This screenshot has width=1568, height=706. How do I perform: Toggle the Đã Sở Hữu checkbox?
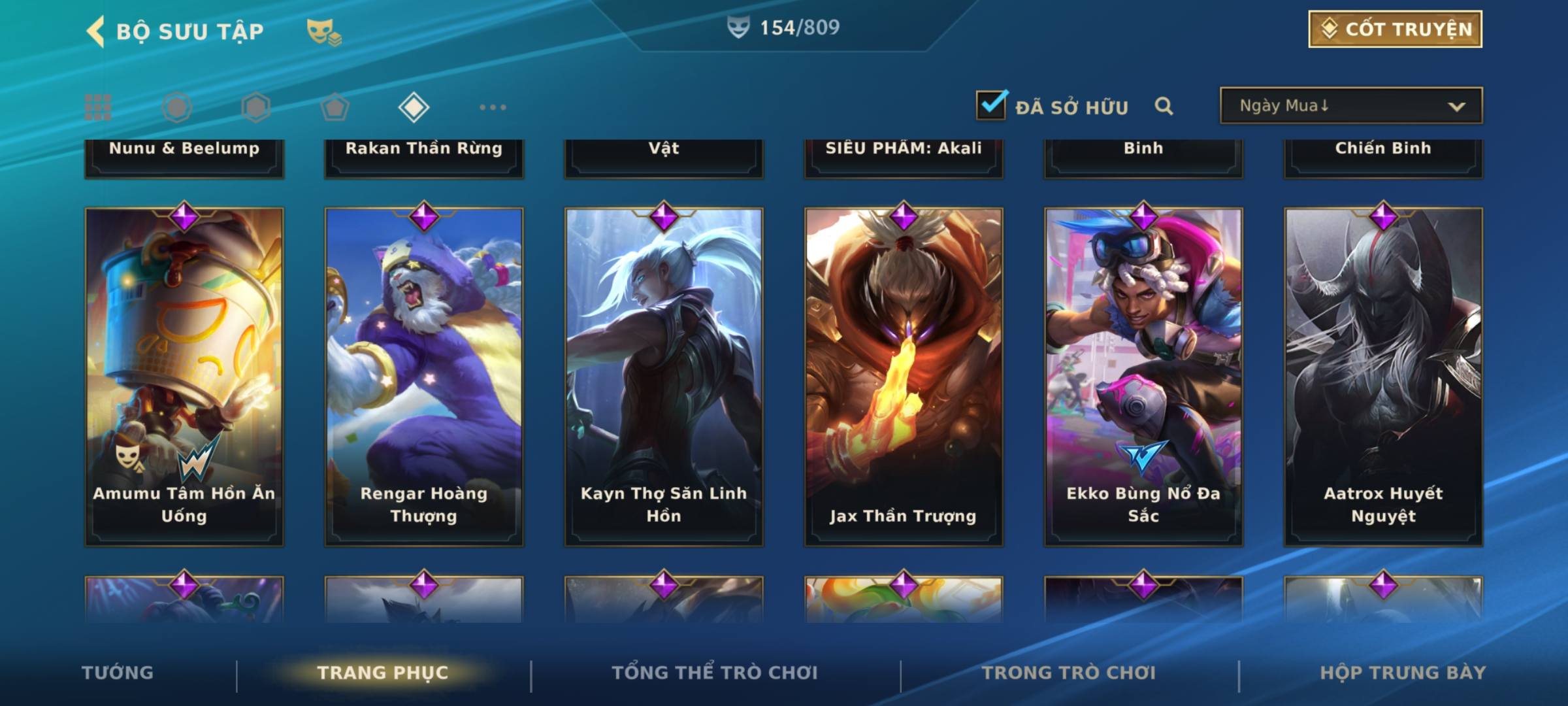click(991, 105)
